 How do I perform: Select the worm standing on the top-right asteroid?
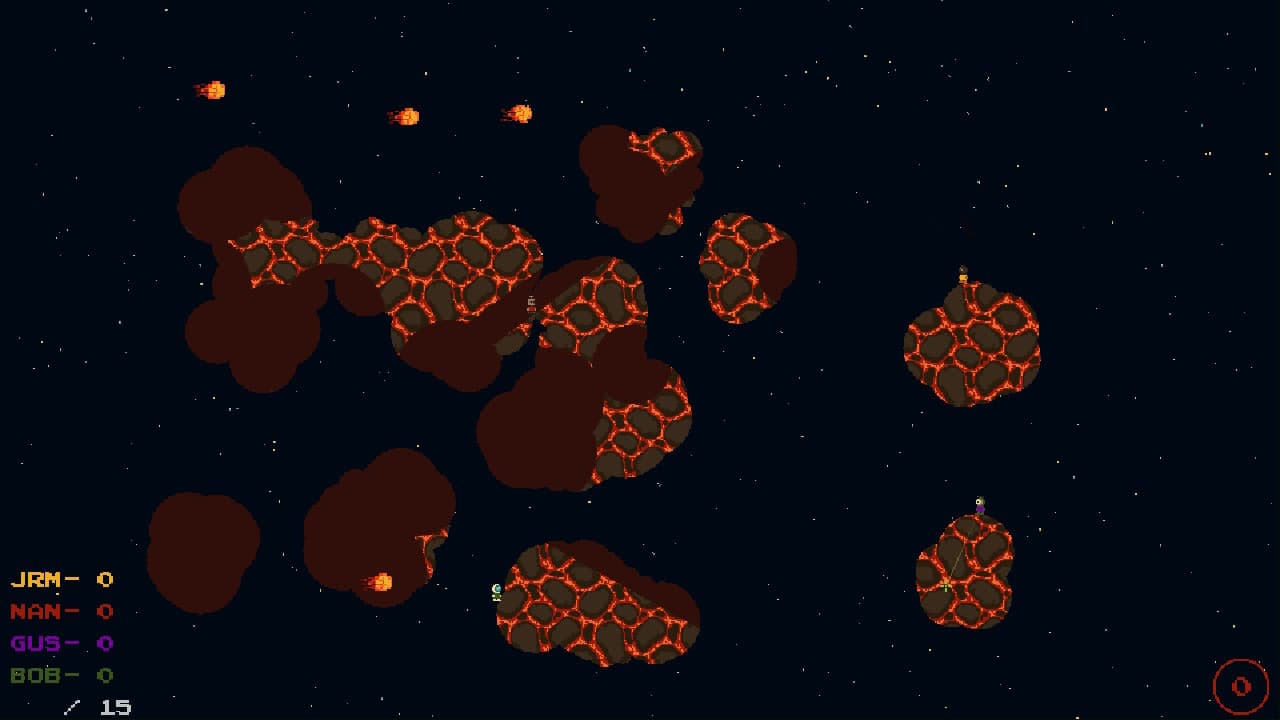pyautogui.click(x=965, y=275)
